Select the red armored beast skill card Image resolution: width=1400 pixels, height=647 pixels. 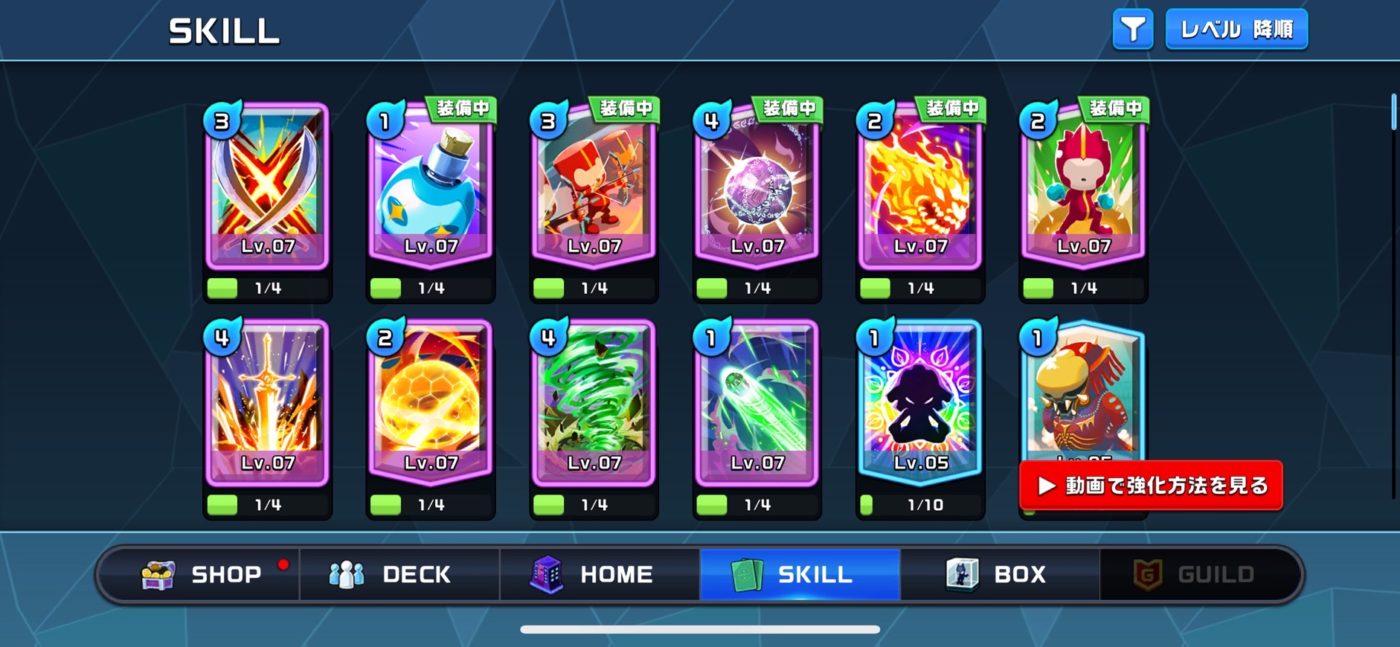[x=1083, y=395]
